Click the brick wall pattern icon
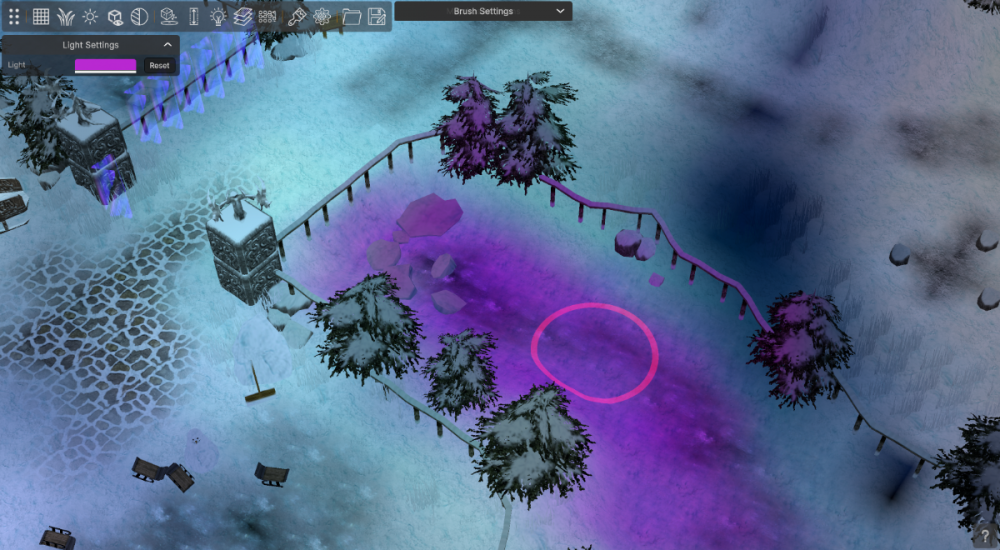This screenshot has height=550, width=1000. point(268,16)
